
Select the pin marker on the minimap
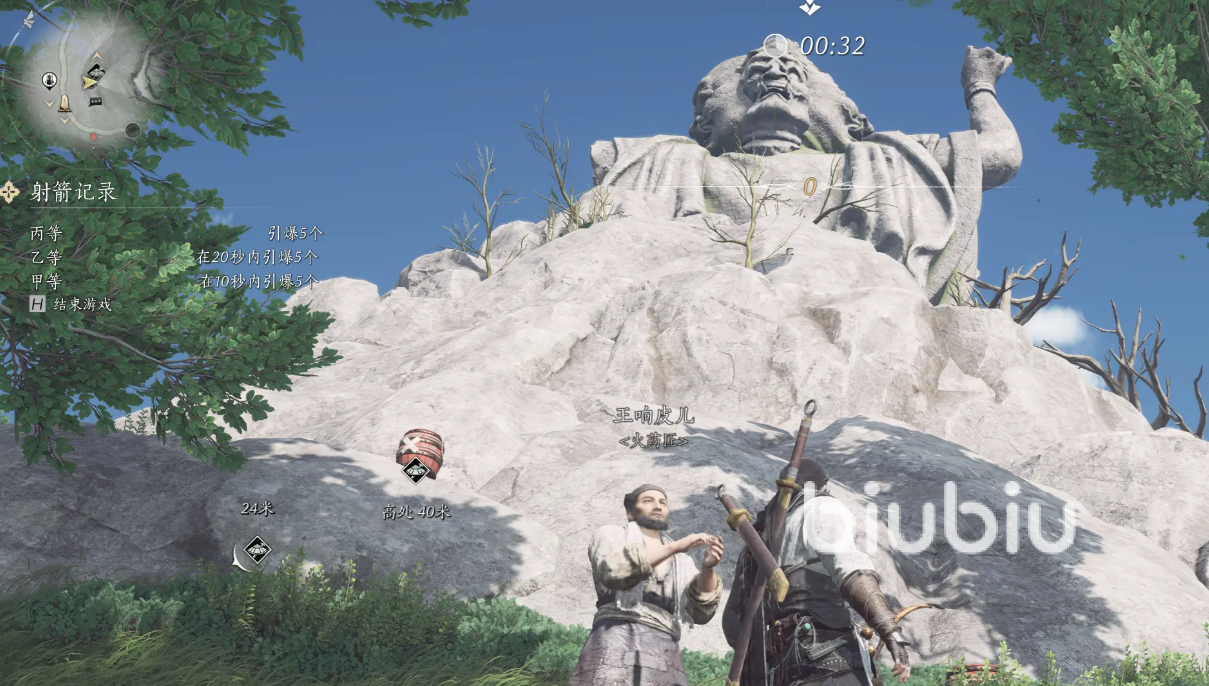[49, 80]
